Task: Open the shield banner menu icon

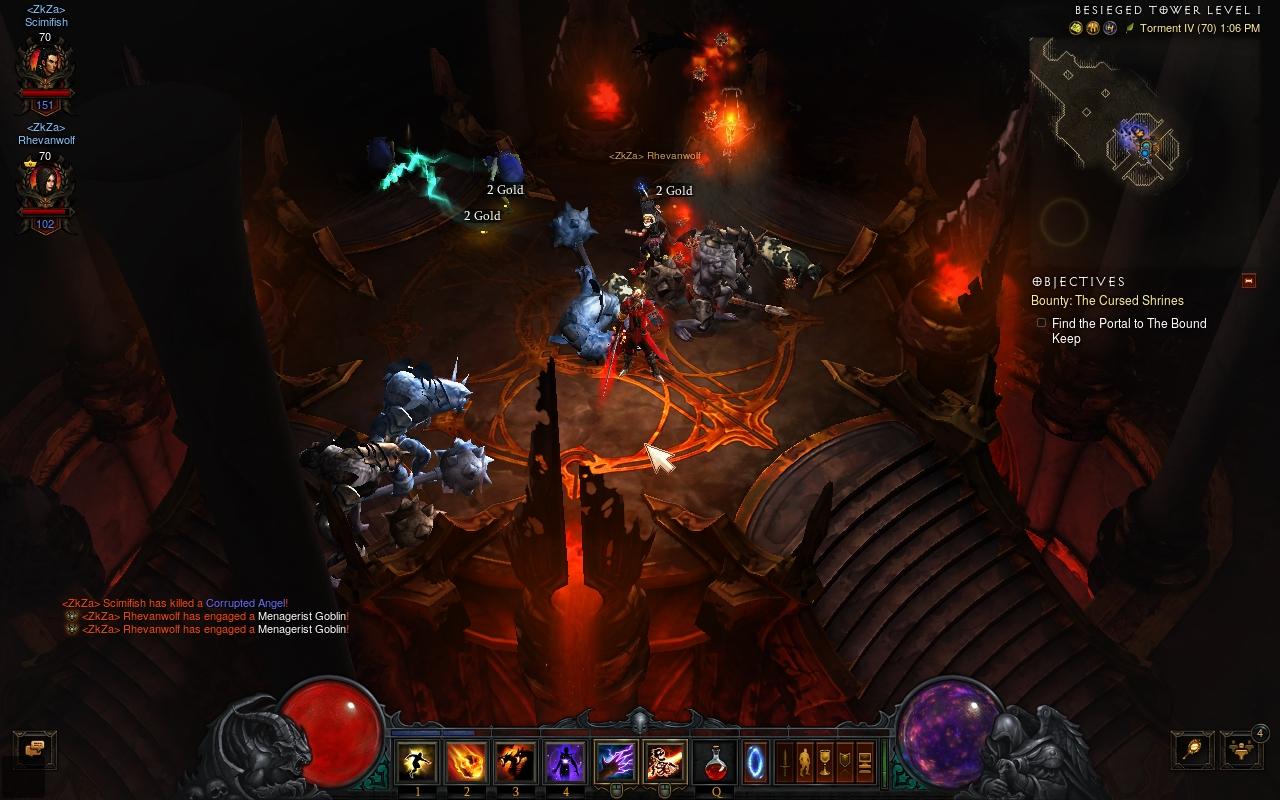Action: [x=845, y=763]
